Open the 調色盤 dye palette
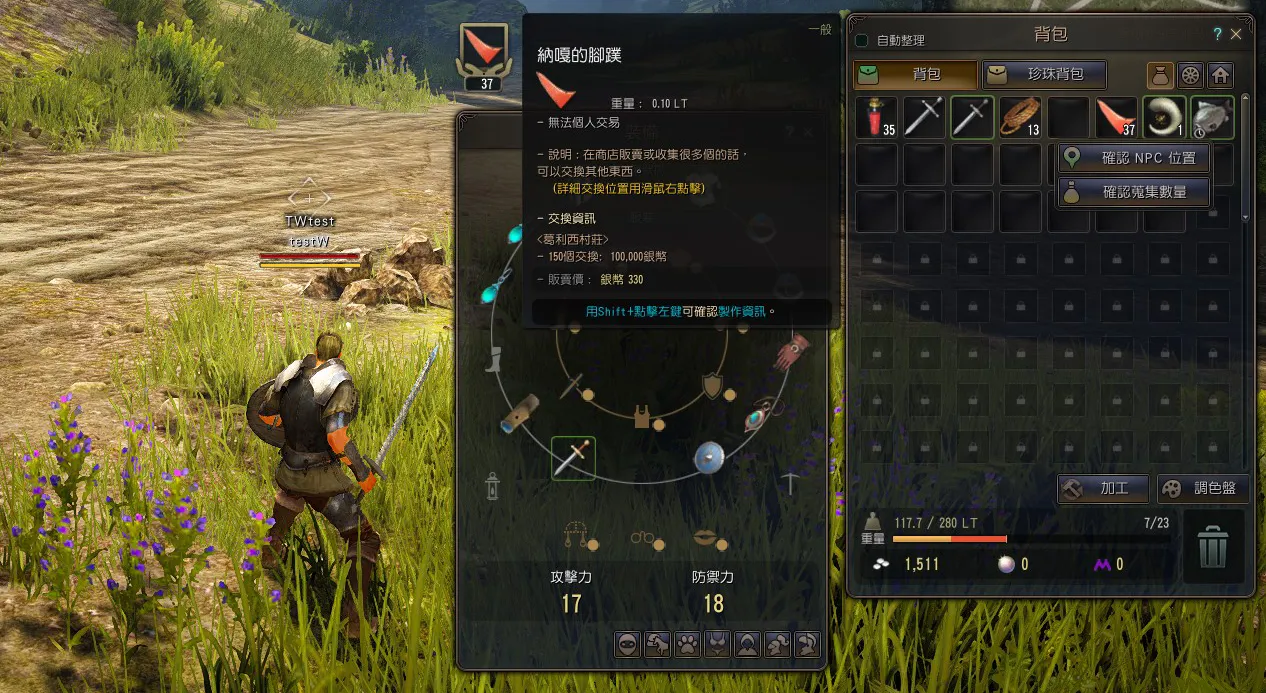Image resolution: width=1266 pixels, height=693 pixels. 1203,489
